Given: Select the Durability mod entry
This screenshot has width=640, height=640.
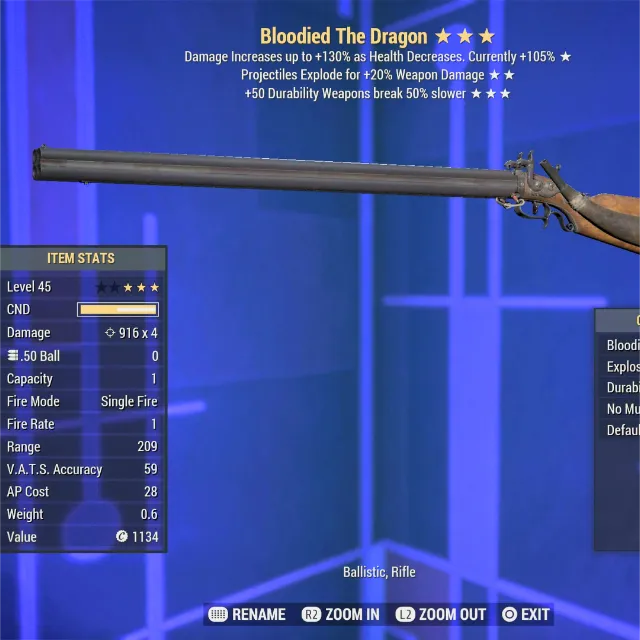Looking at the screenshot, I should [622, 388].
